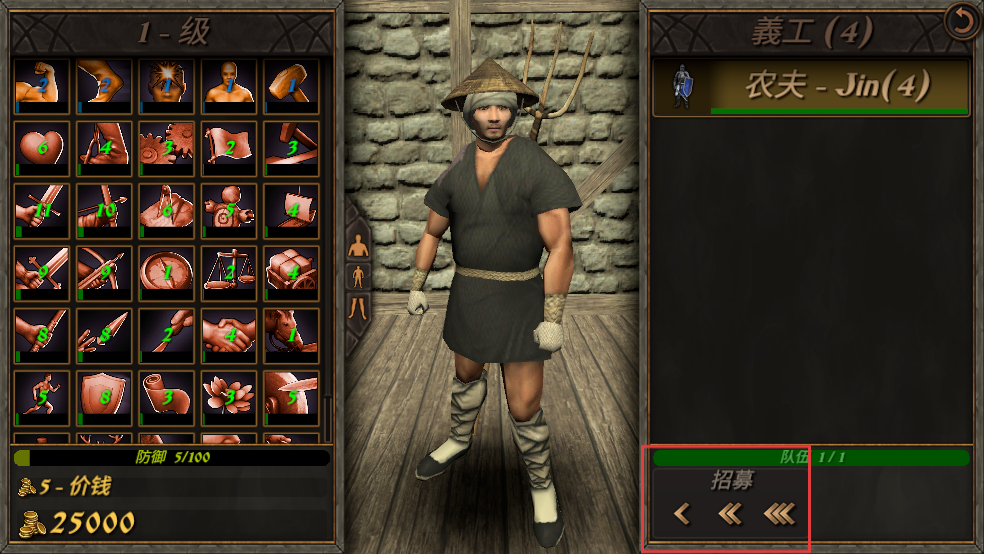Switch to the upper body view
Screen dimensions: 984x554
357,243
